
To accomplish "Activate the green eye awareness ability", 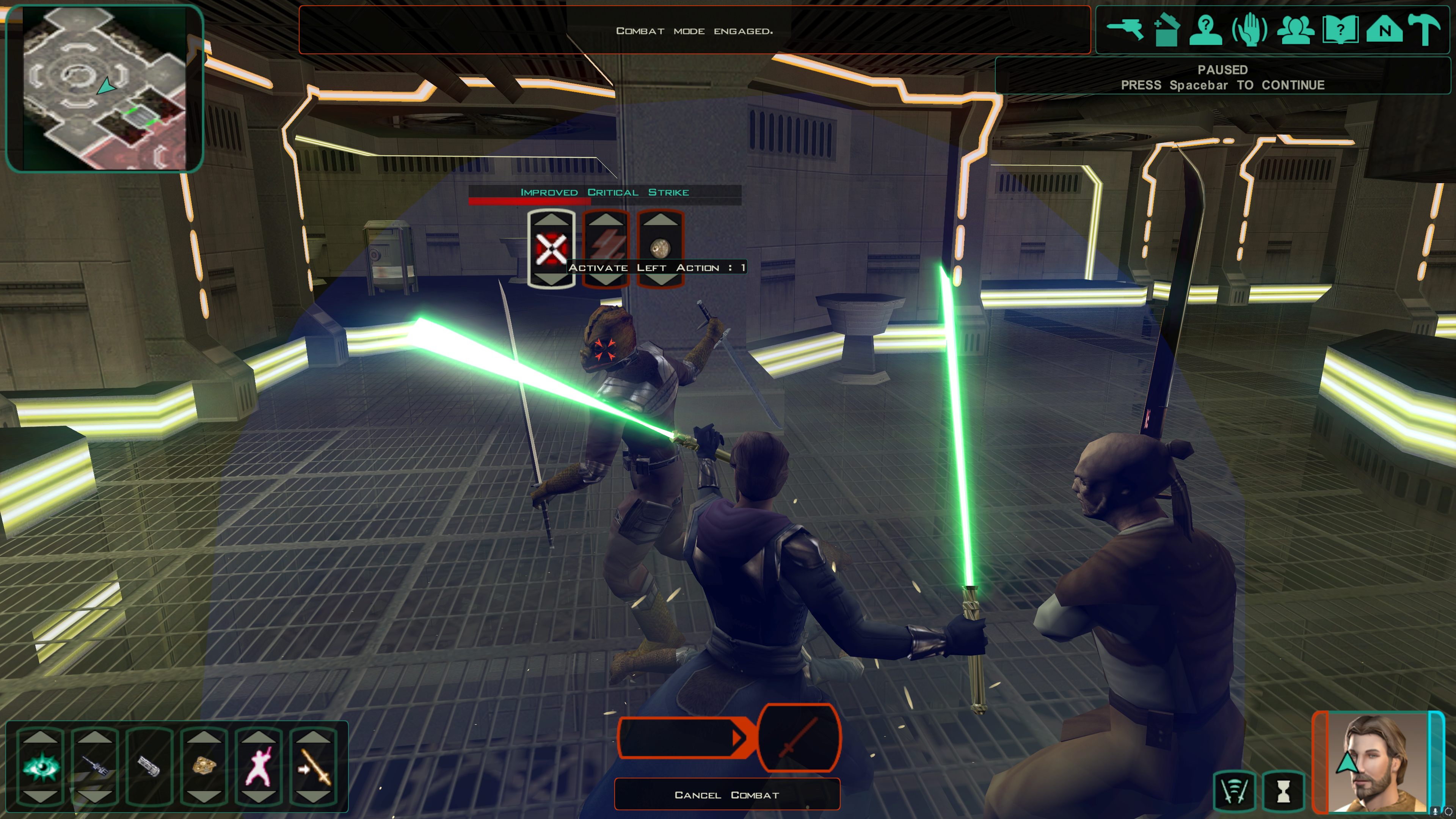I will 41,766.
